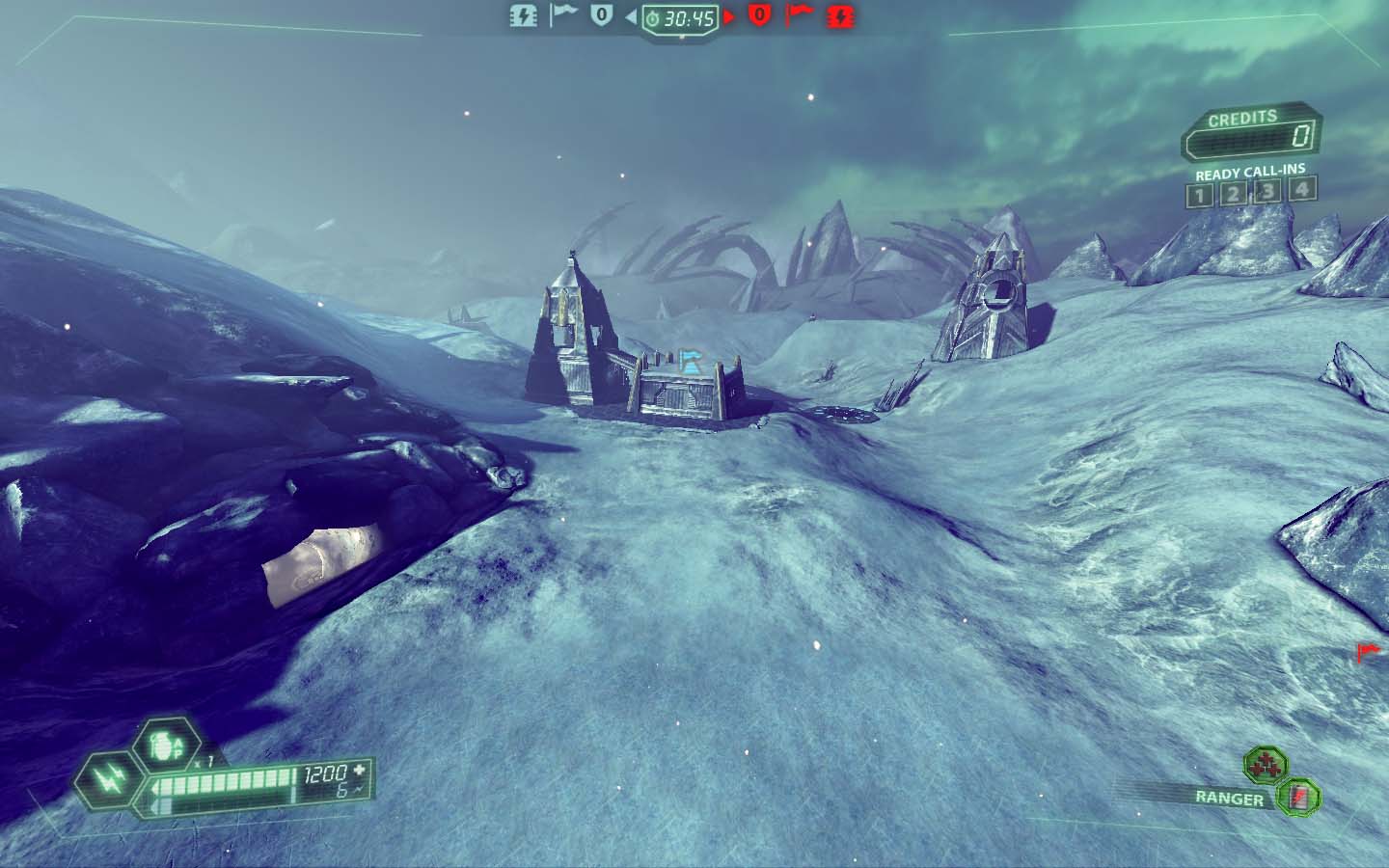
Task: Click the blue team generator icon
Action: pyautogui.click(x=524, y=15)
